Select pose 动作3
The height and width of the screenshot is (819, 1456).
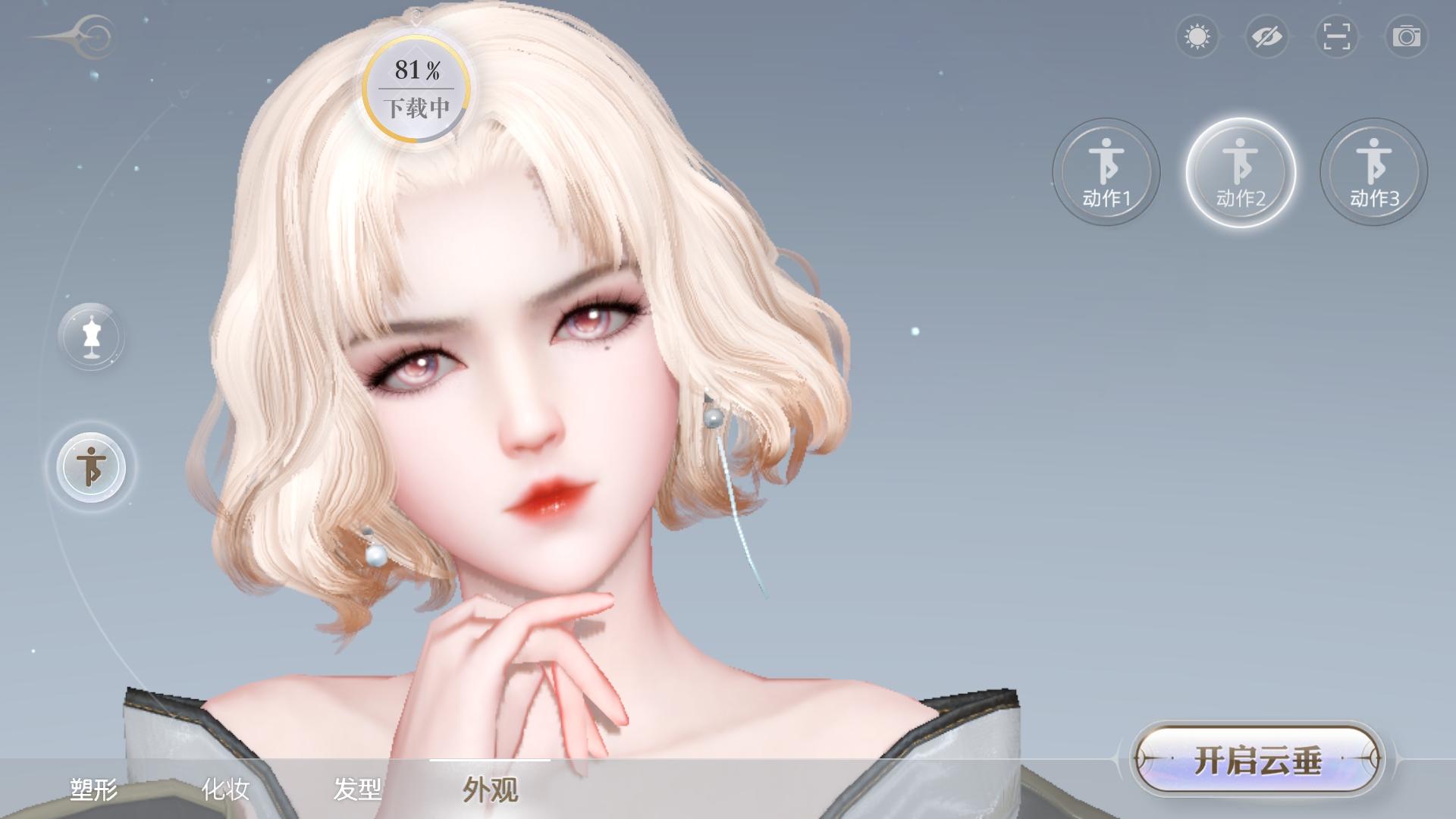pyautogui.click(x=1373, y=173)
